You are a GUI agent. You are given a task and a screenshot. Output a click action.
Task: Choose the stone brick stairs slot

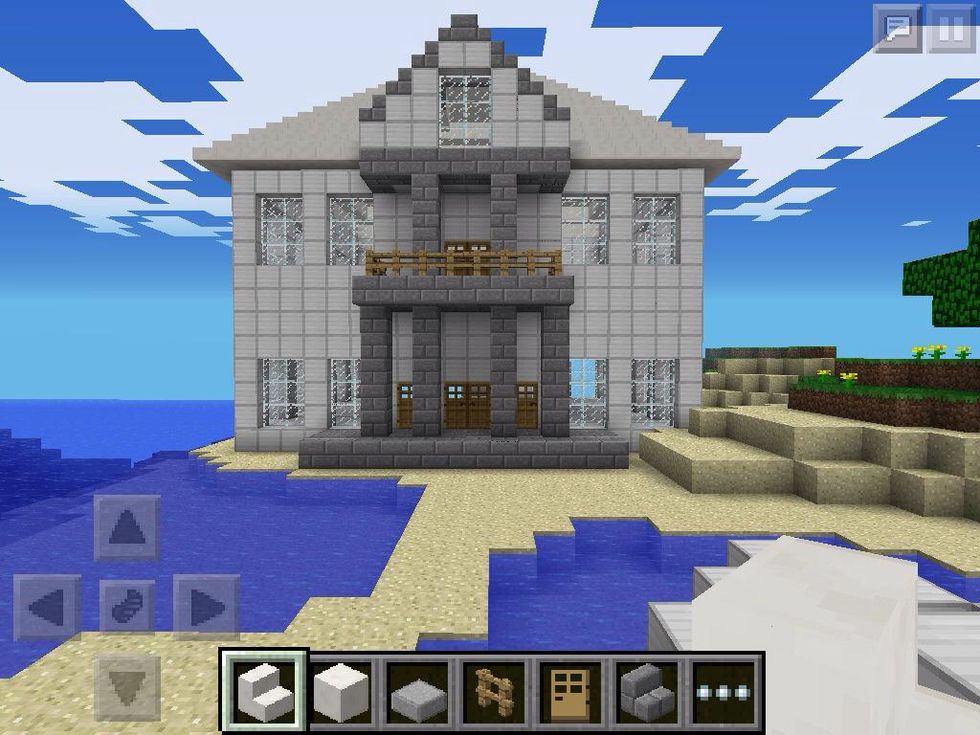(x=650, y=690)
